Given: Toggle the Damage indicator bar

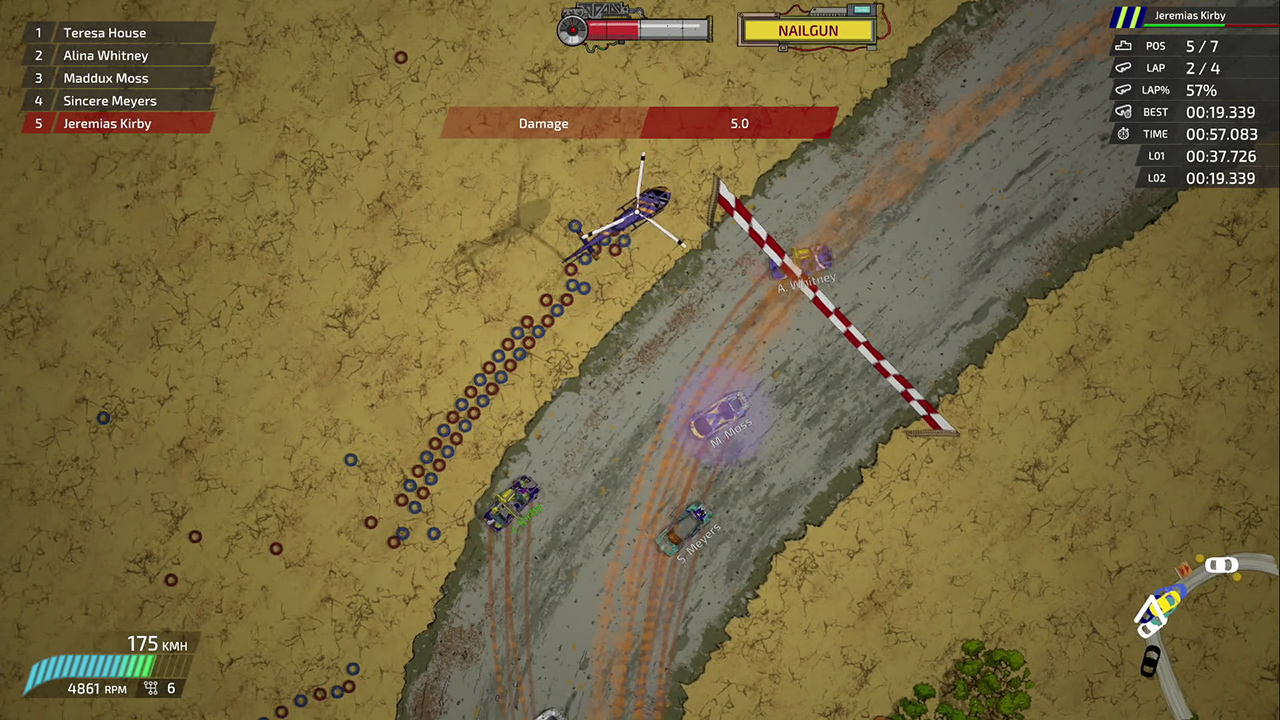Looking at the screenshot, I should 640,123.
